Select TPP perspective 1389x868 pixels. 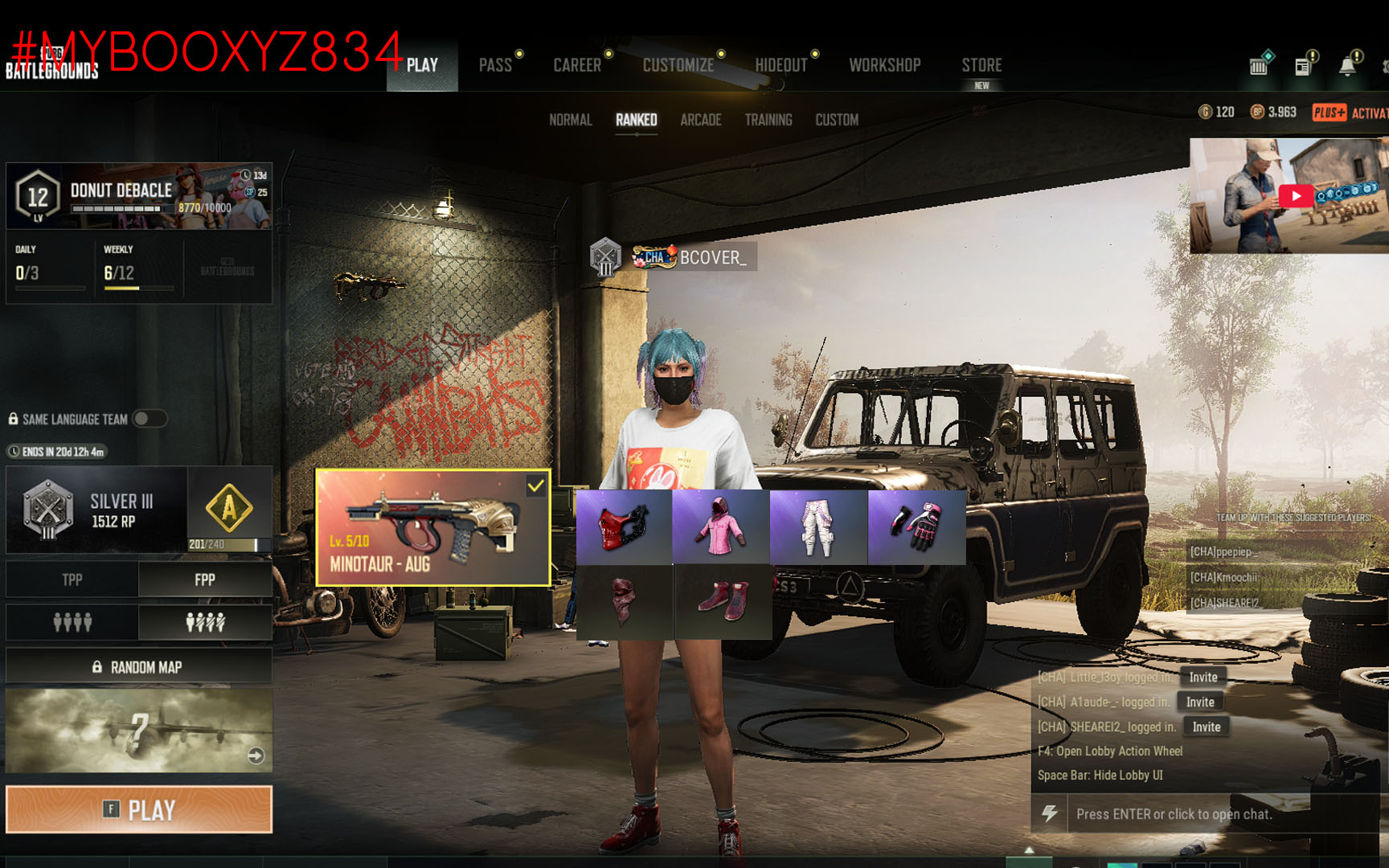pyautogui.click(x=72, y=579)
